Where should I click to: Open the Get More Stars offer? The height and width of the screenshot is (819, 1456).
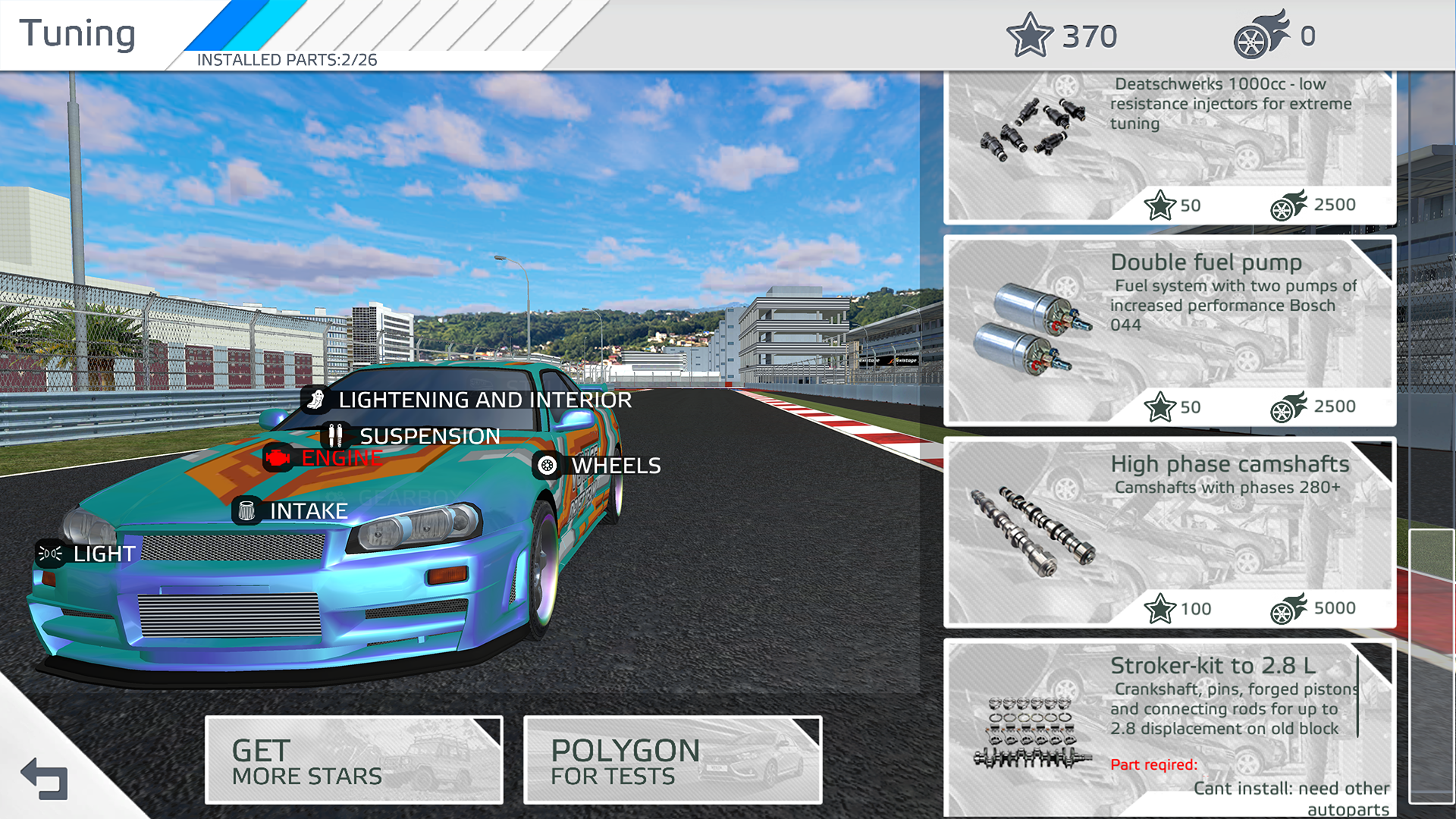(353, 761)
